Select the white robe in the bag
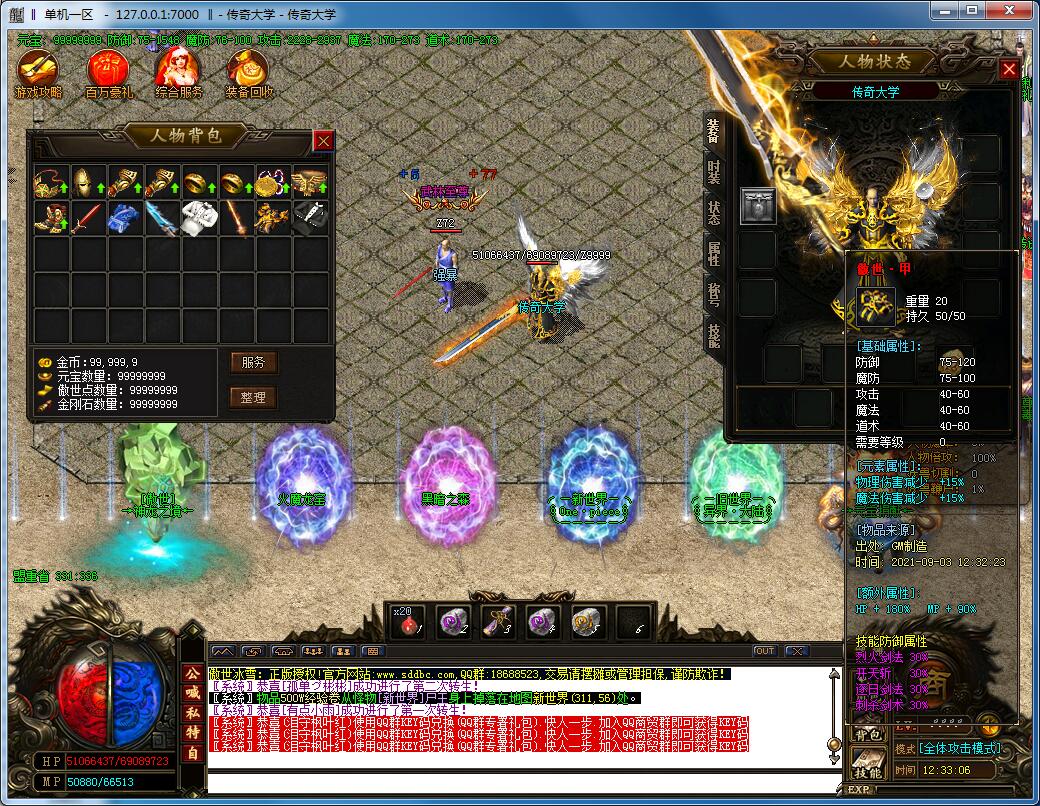This screenshot has width=1040, height=806. pyautogui.click(x=197, y=217)
